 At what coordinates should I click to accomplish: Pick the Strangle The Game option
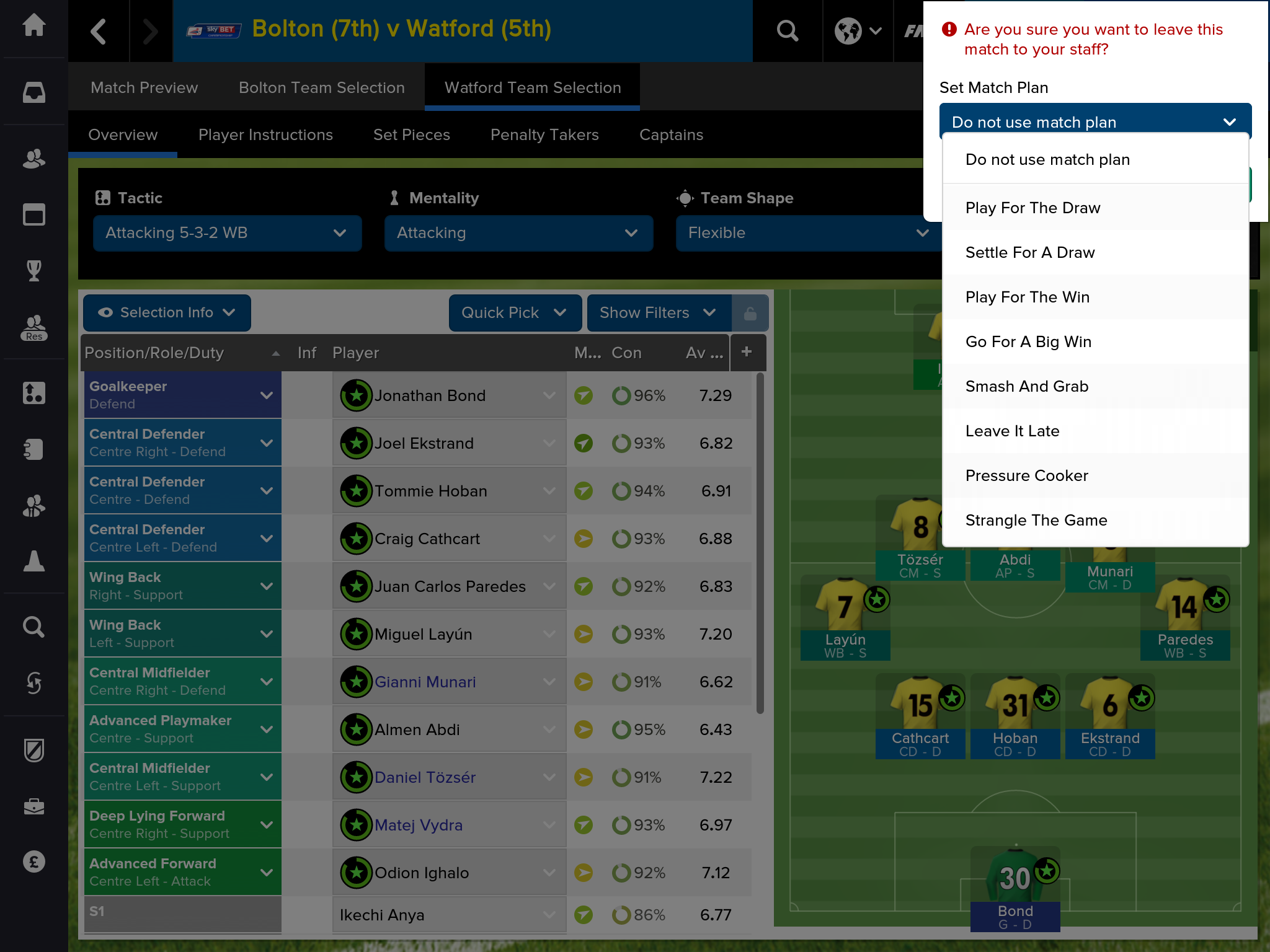click(1036, 521)
